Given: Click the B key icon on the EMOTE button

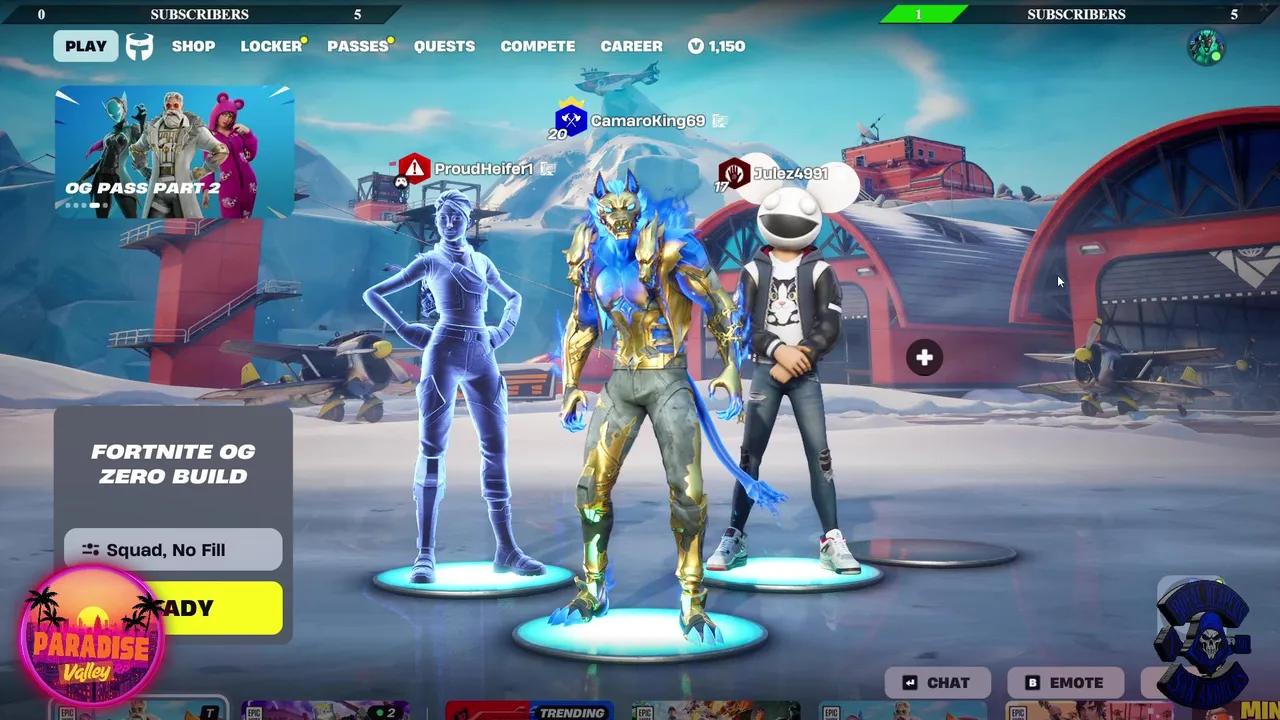Looking at the screenshot, I should click(1031, 682).
